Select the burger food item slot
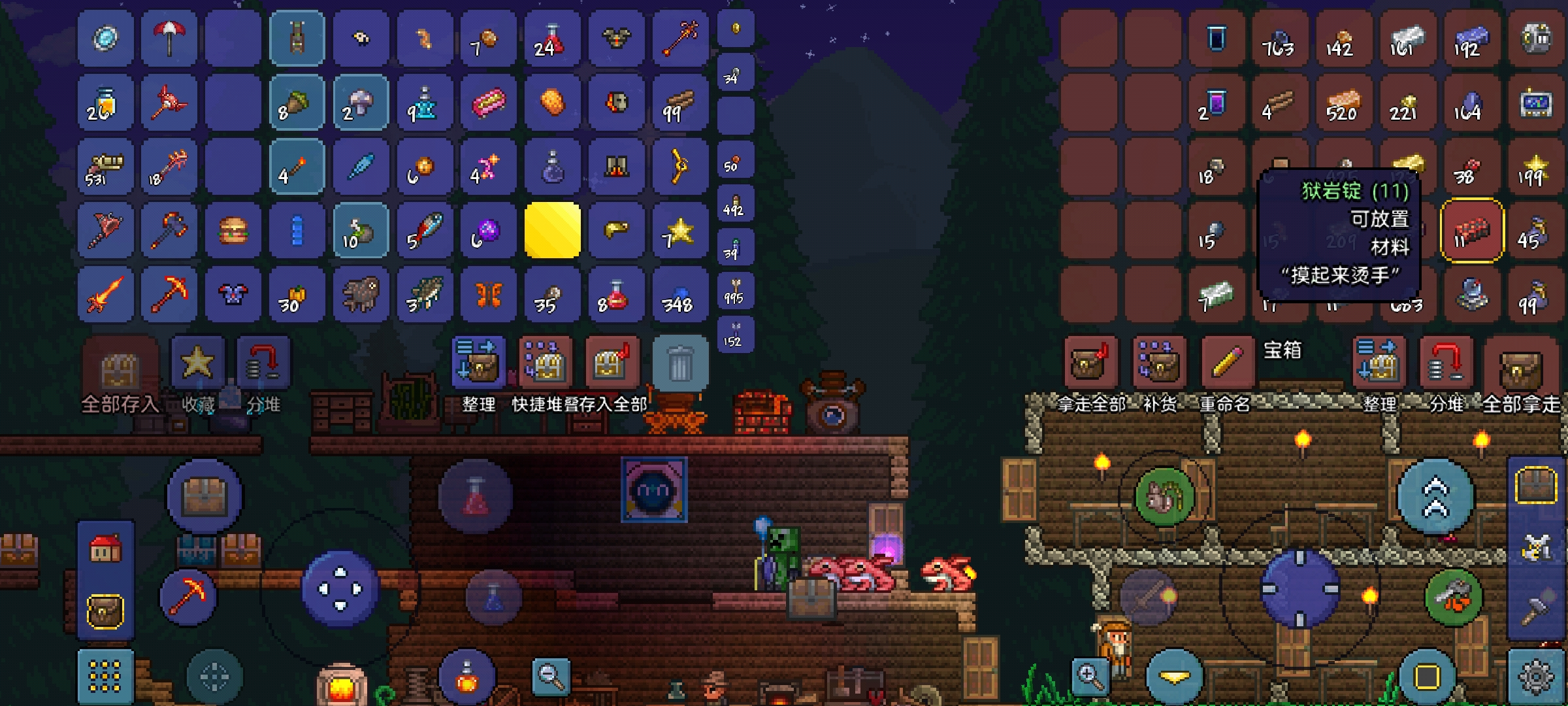This screenshot has height=706, width=1568. pos(233,231)
